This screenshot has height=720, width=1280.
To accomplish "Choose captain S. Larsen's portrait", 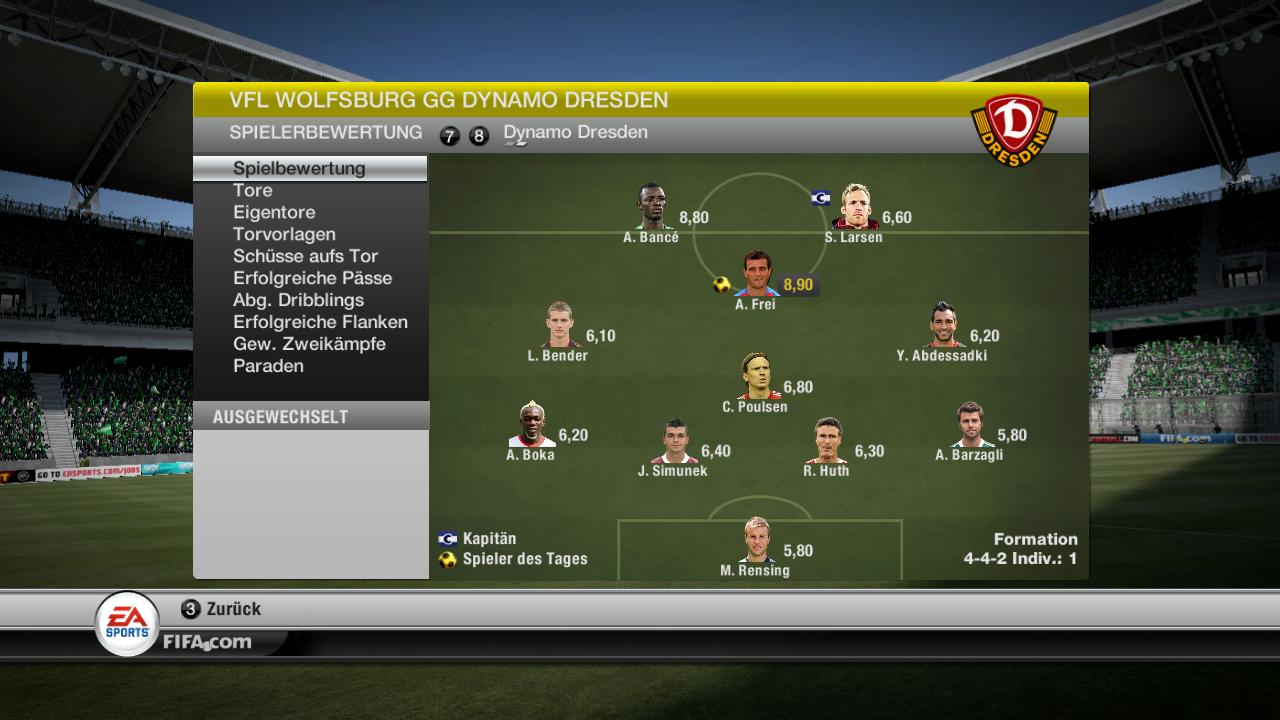I will coord(856,207).
